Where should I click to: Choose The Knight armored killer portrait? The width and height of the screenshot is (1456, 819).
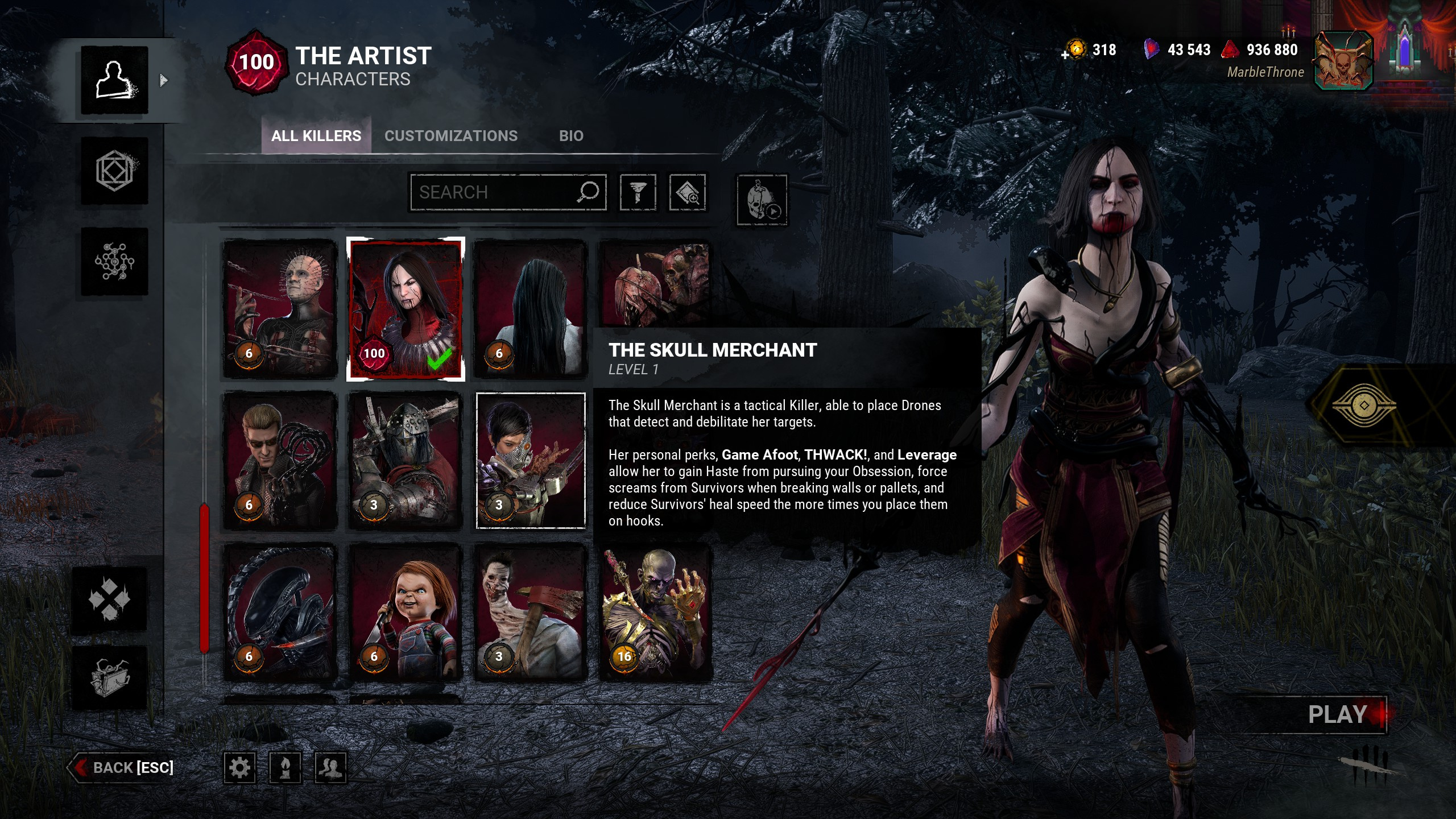(x=406, y=461)
